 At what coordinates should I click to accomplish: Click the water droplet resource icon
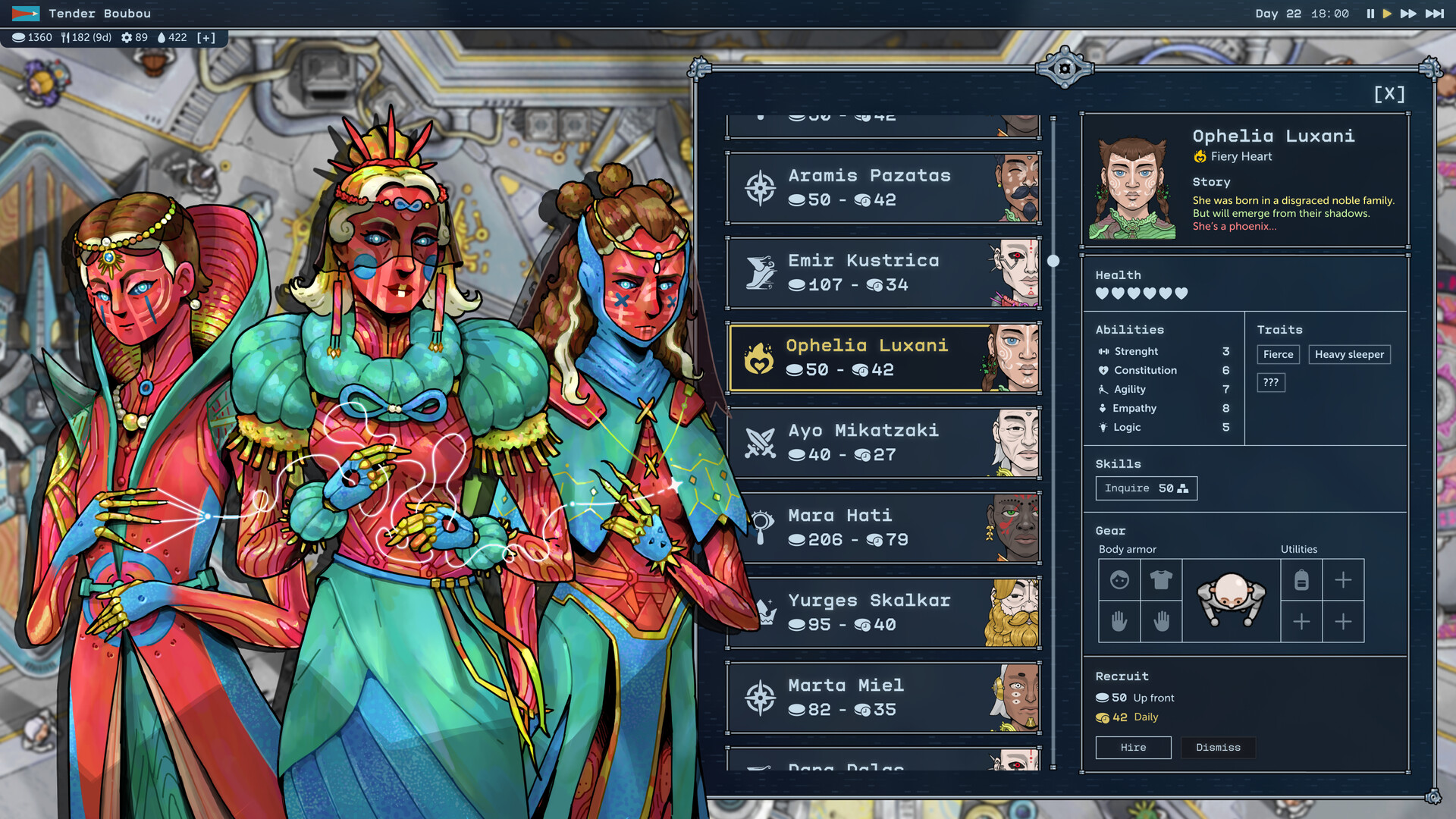[x=164, y=37]
